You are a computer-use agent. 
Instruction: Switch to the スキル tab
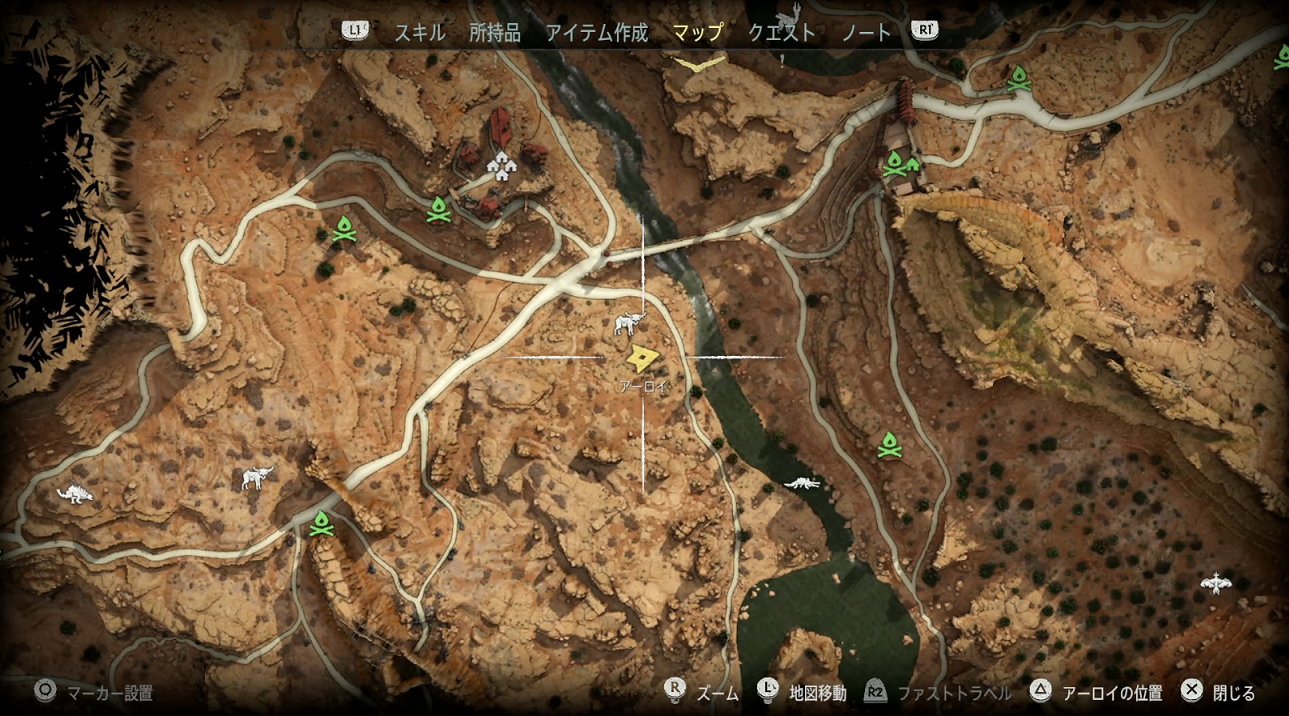(419, 32)
